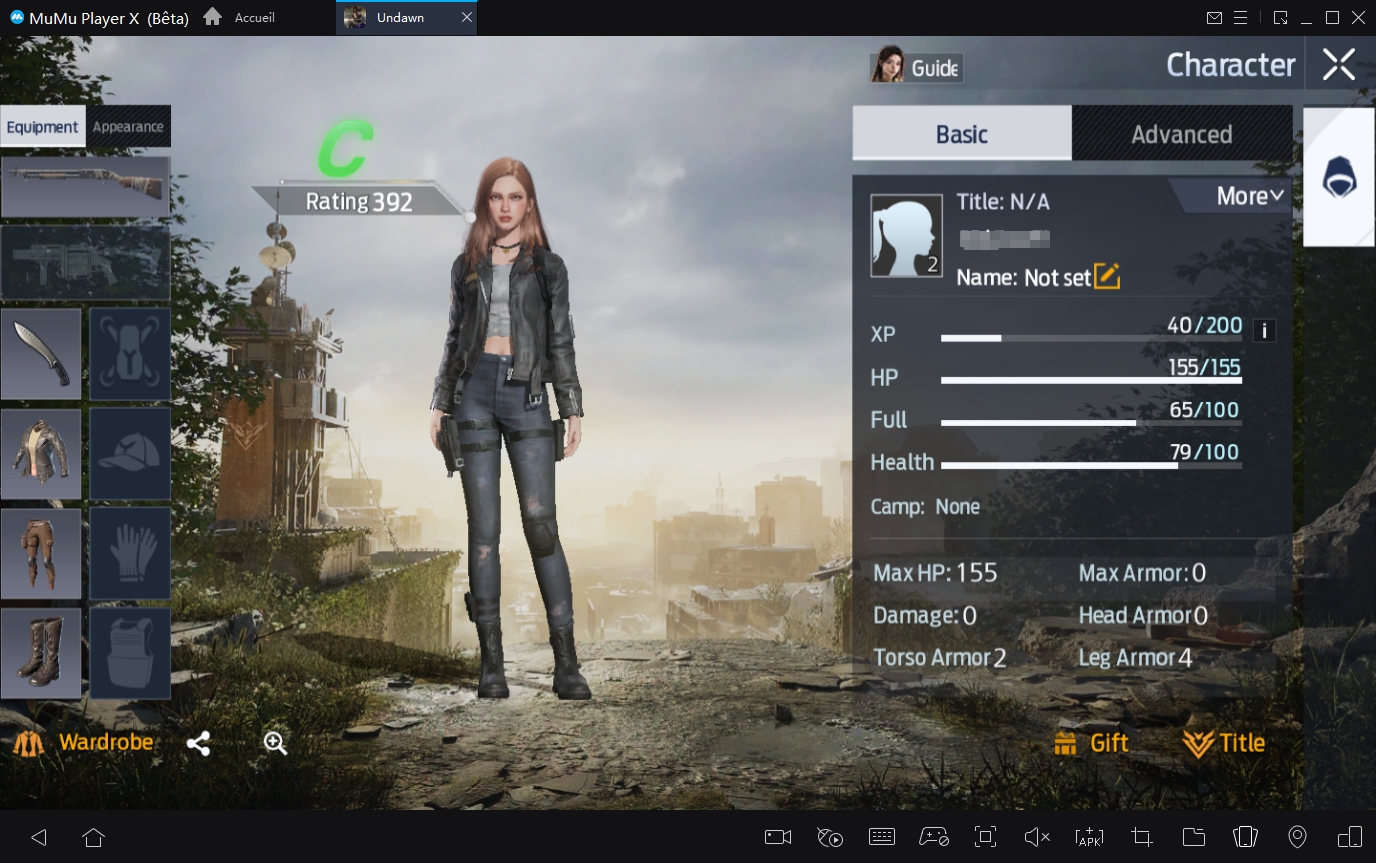Open the Gift menu

coord(1092,743)
